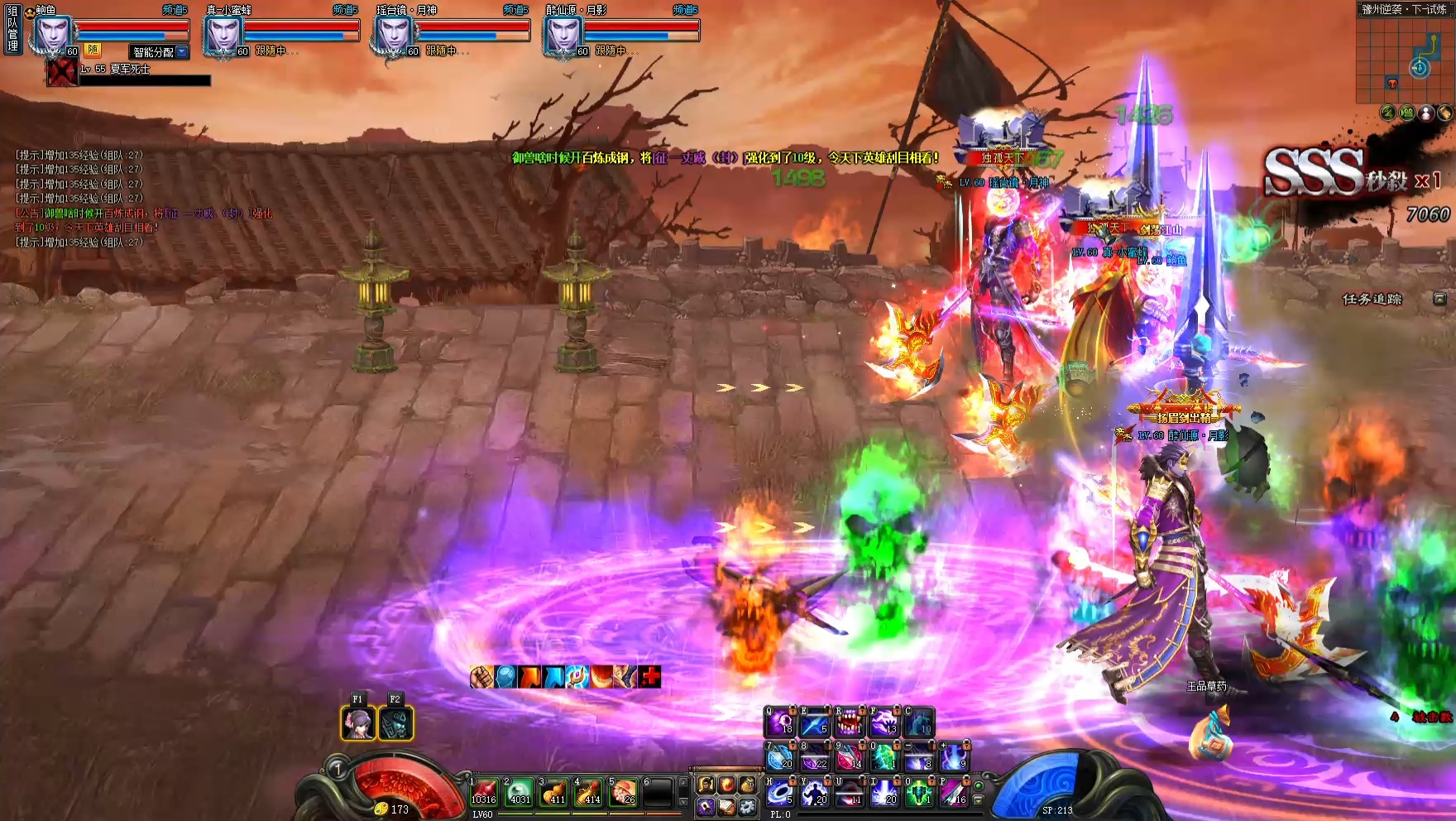Use the green orb item in slot 2

[520, 791]
